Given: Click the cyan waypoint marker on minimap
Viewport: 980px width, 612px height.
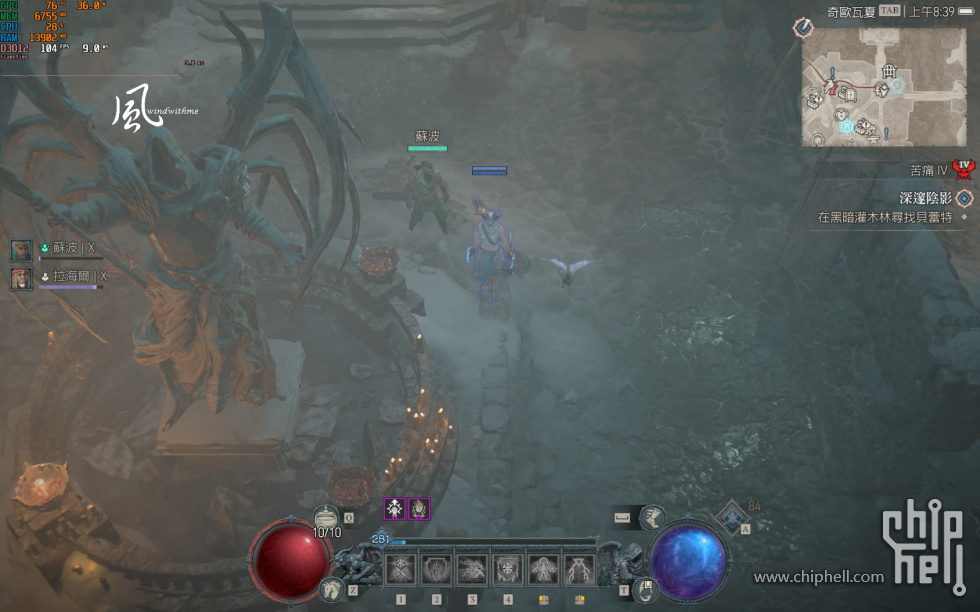Looking at the screenshot, I should tap(846, 127).
